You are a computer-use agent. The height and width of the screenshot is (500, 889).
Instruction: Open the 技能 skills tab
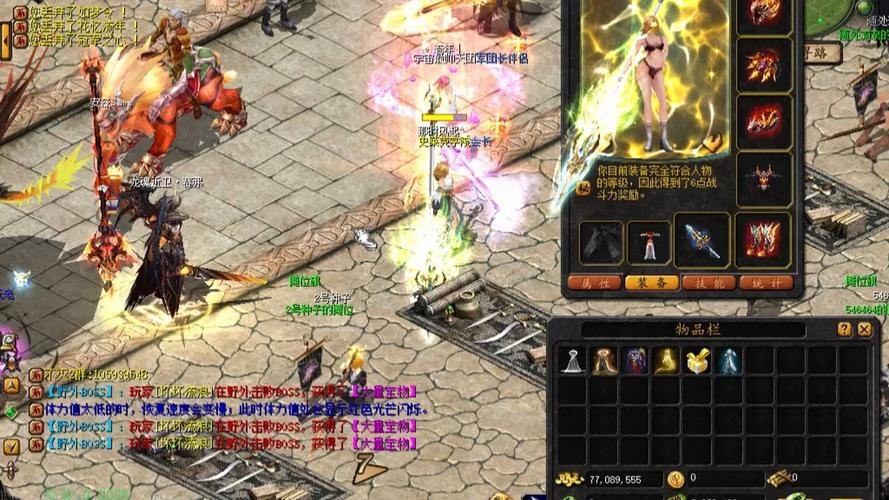point(709,283)
